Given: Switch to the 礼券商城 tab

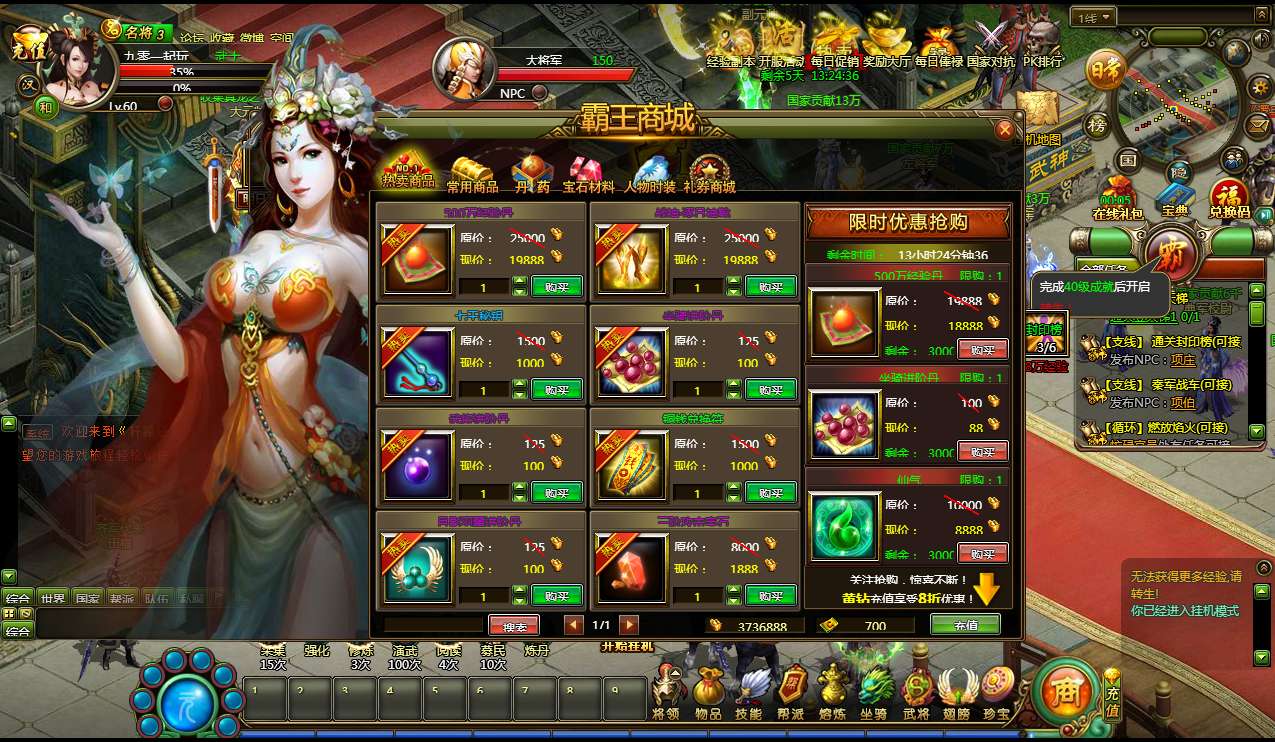Looking at the screenshot, I should tap(709, 175).
